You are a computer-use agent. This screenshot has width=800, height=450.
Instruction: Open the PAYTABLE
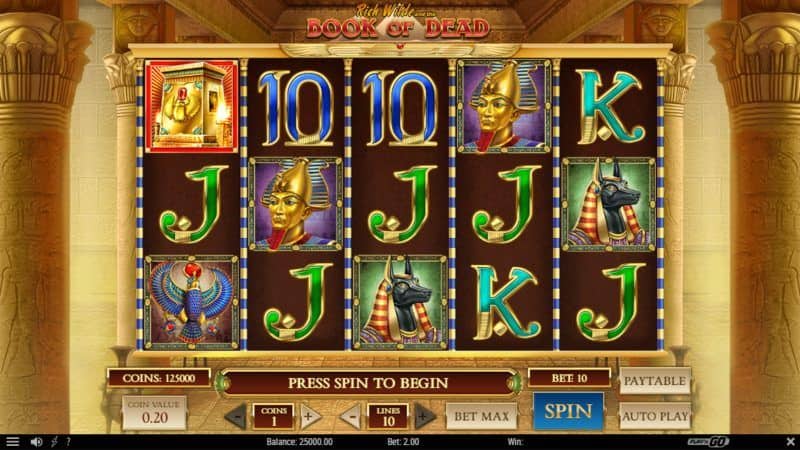655,381
